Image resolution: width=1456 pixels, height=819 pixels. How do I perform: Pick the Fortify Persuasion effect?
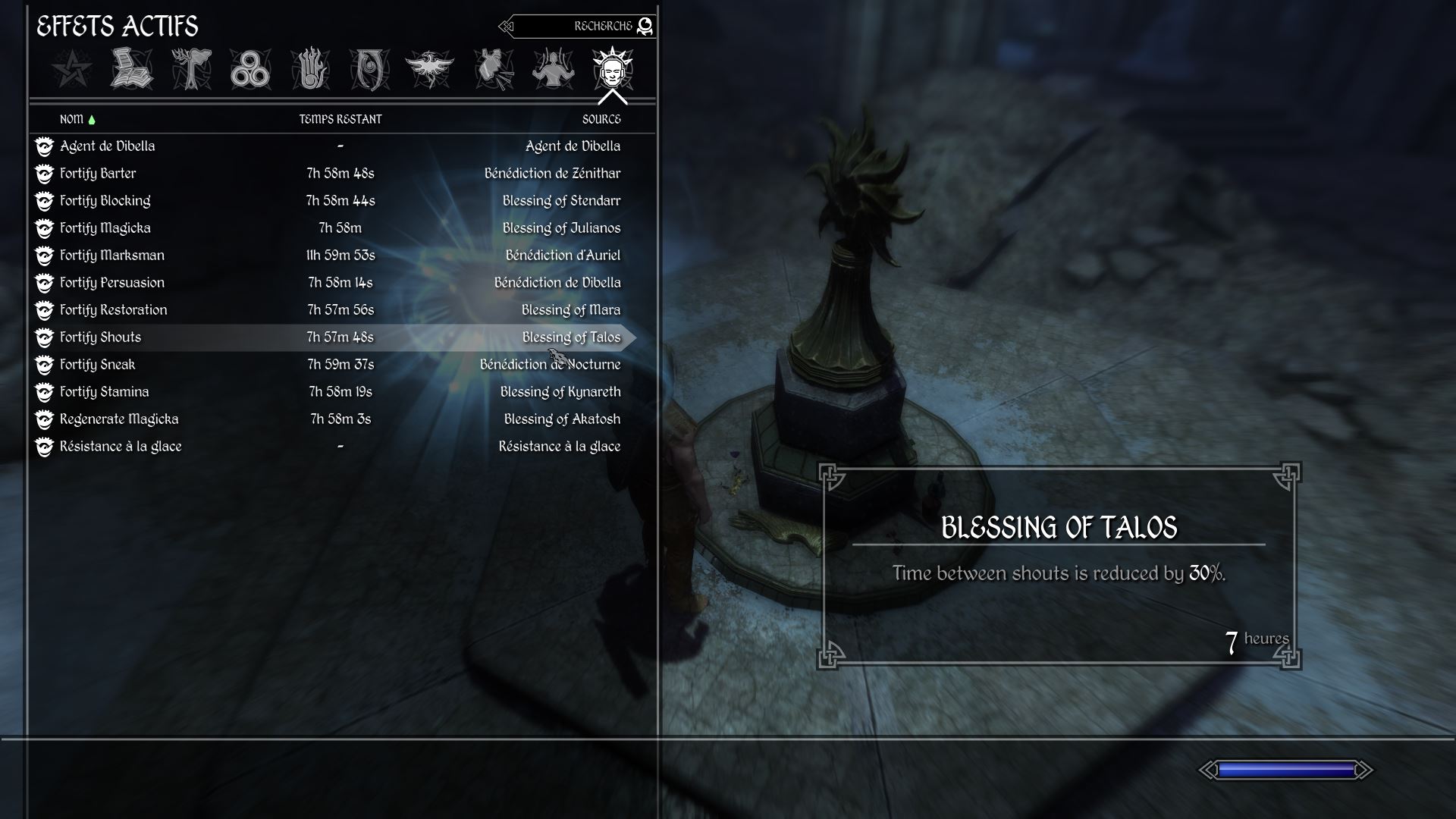click(112, 283)
